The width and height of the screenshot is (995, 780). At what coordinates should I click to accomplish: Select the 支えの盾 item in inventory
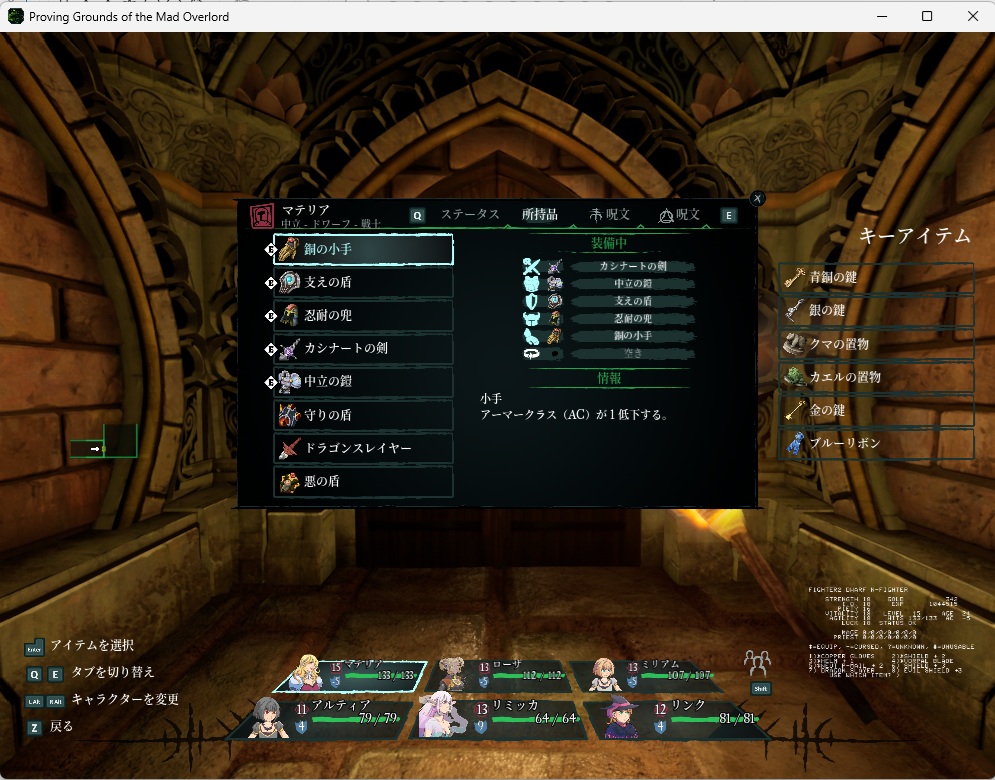(x=363, y=283)
